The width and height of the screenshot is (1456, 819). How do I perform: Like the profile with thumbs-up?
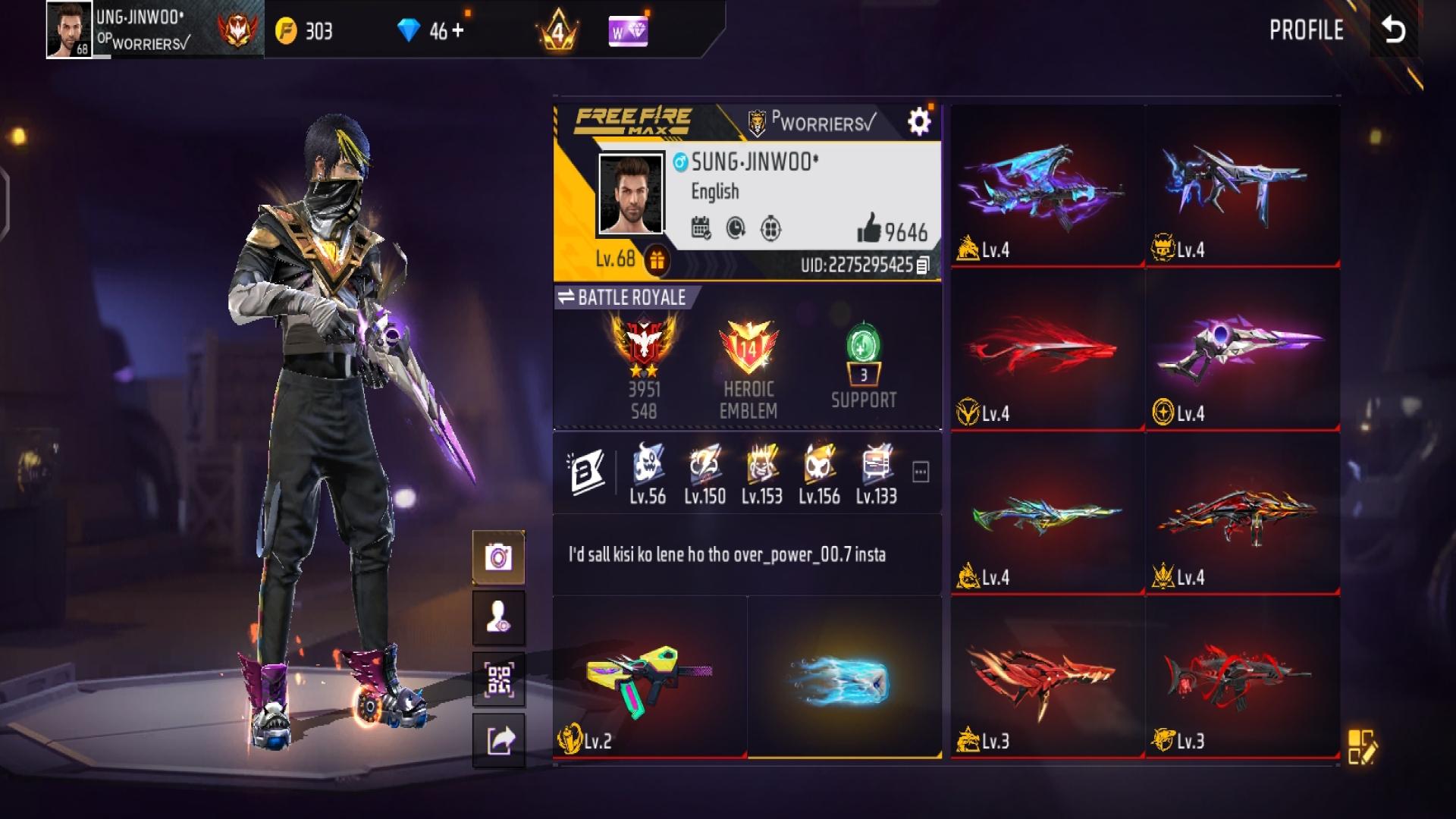tap(869, 228)
